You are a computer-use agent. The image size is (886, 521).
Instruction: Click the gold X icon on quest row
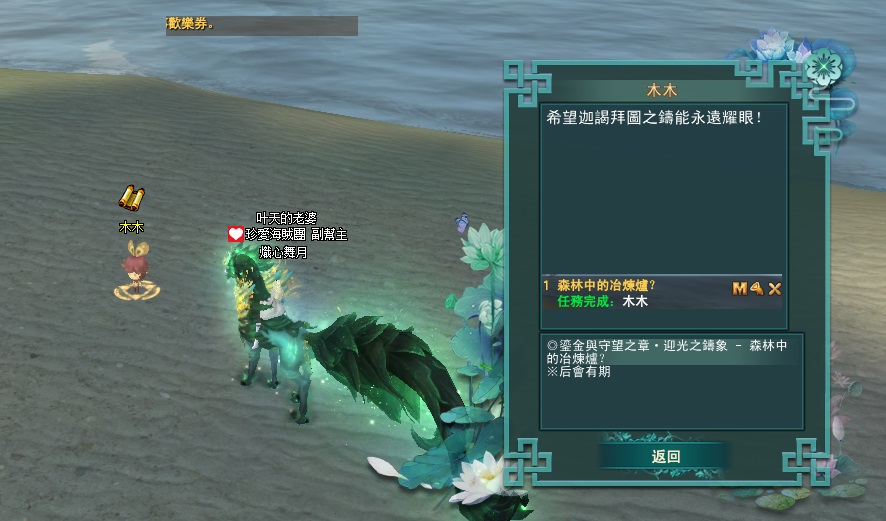pos(774,289)
